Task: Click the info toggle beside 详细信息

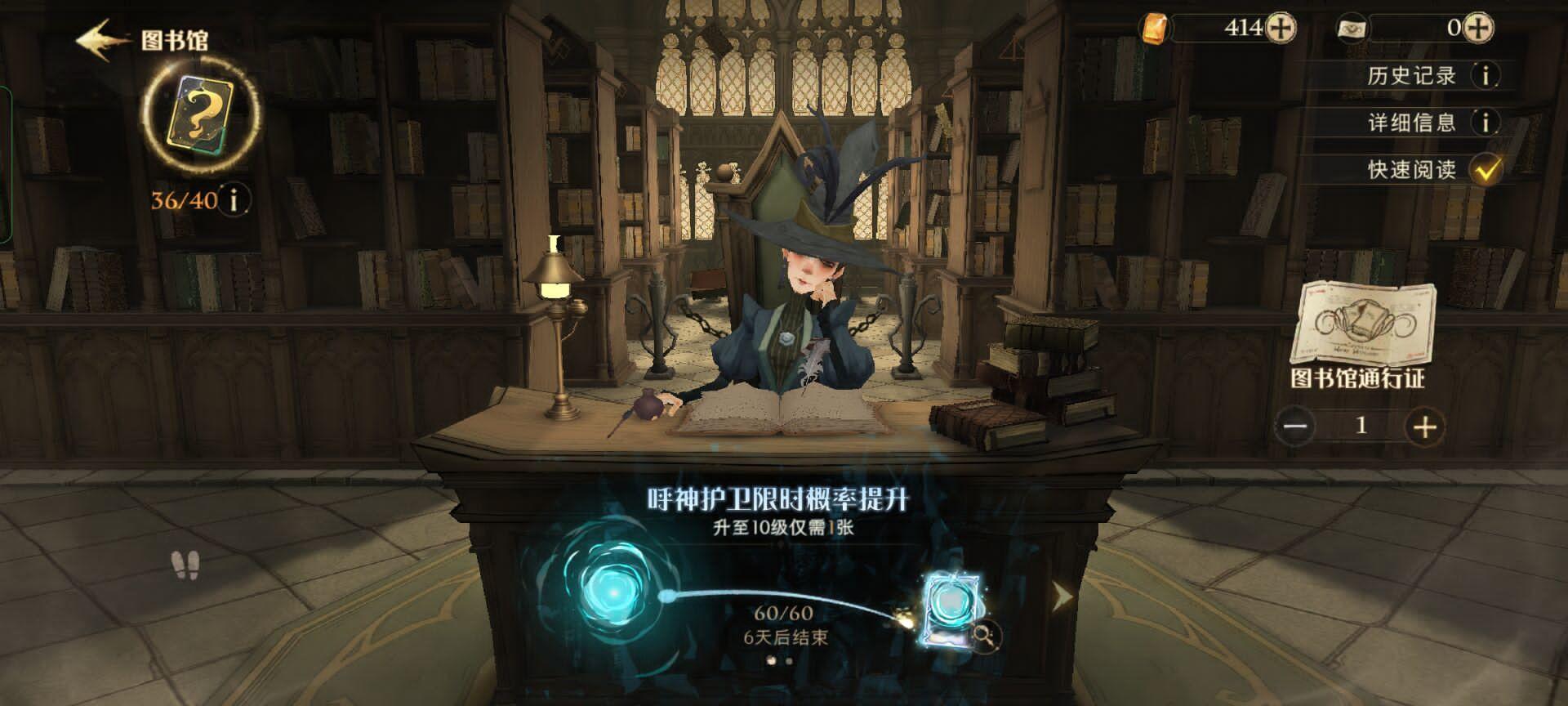Action: (x=1485, y=123)
